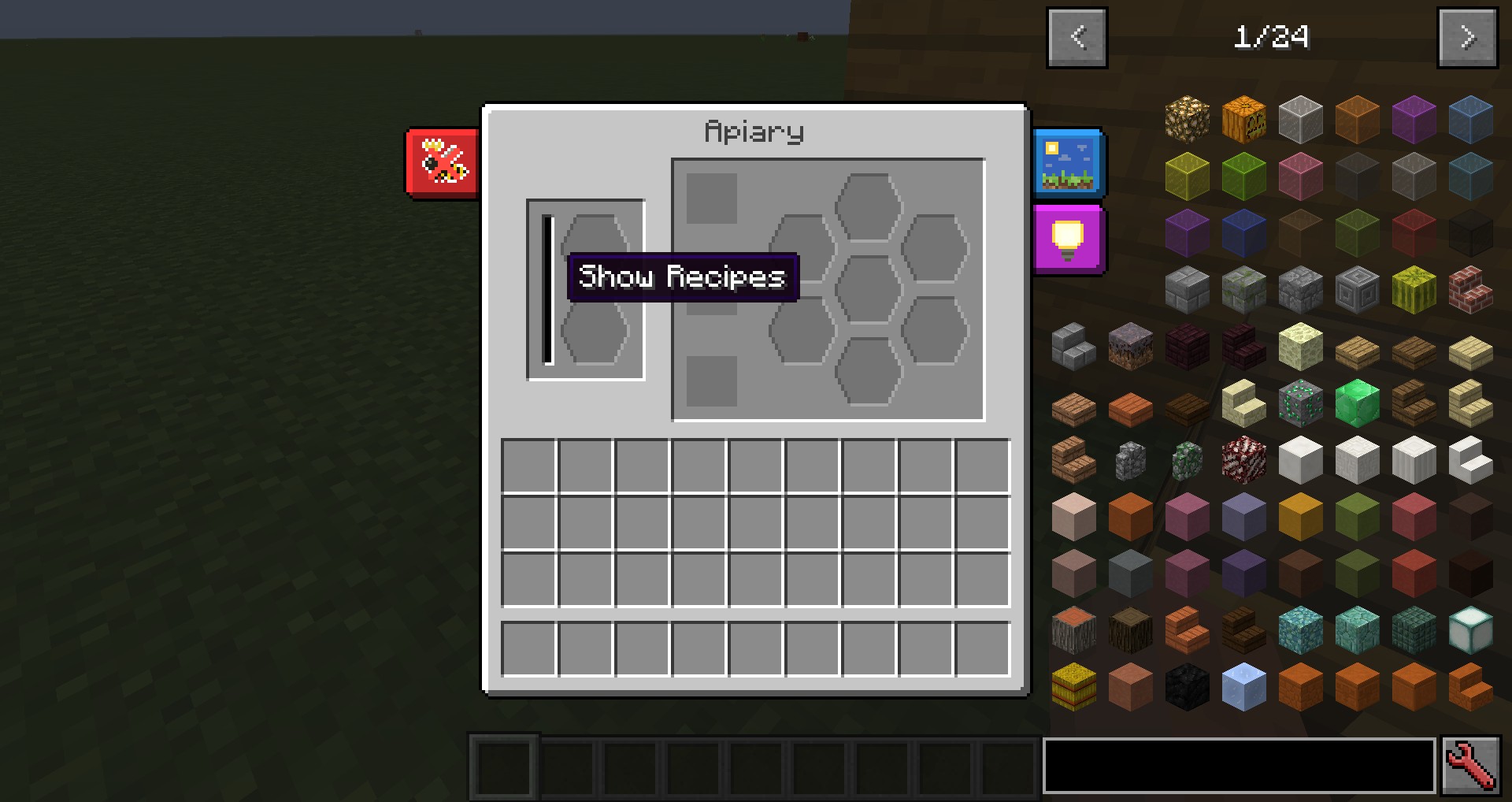Image resolution: width=1512 pixels, height=802 pixels.
Task: Click the emerald block
Action: (1357, 403)
